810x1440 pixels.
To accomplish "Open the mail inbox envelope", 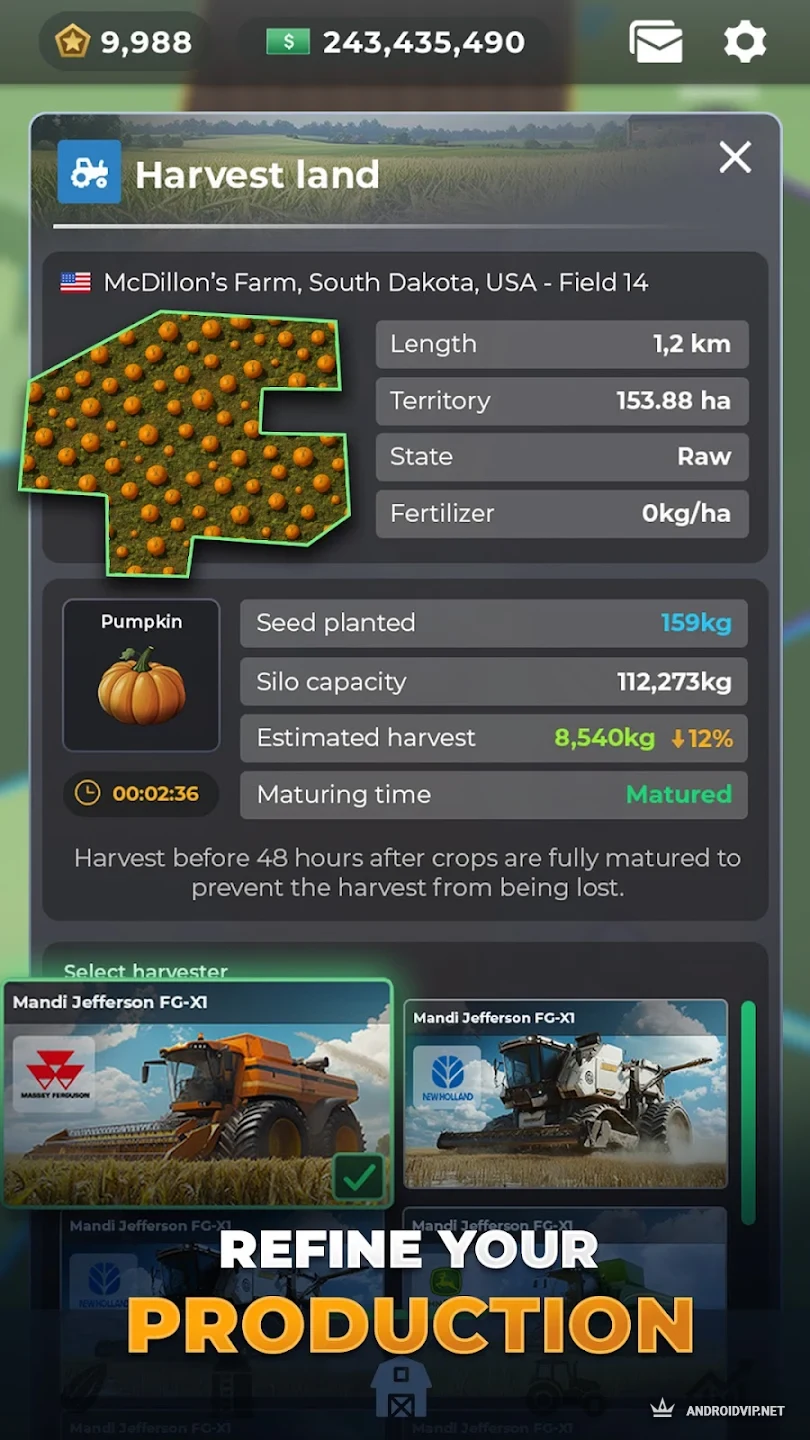I will pyautogui.click(x=655, y=43).
